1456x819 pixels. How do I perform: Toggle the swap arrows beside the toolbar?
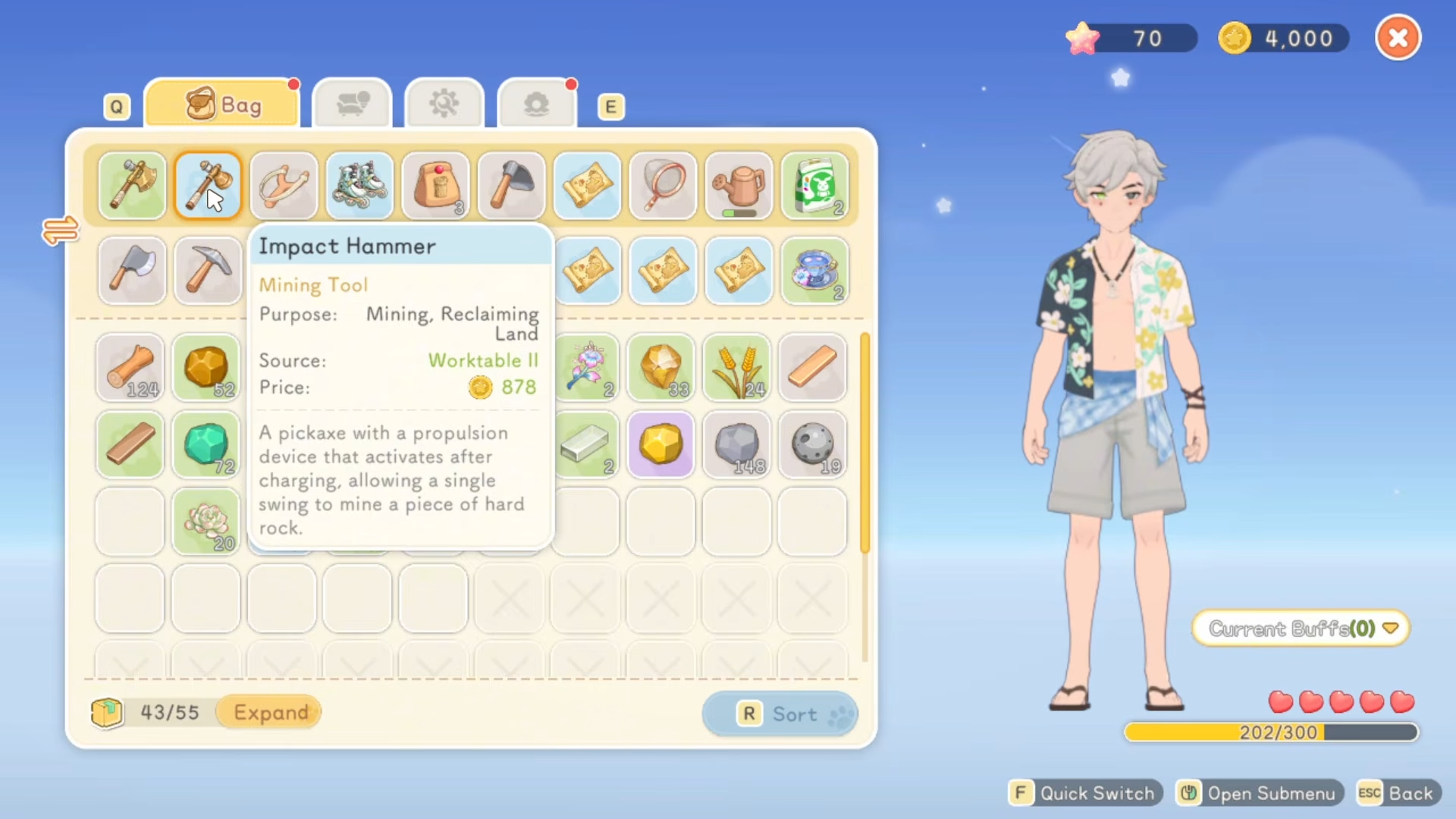coord(61,230)
